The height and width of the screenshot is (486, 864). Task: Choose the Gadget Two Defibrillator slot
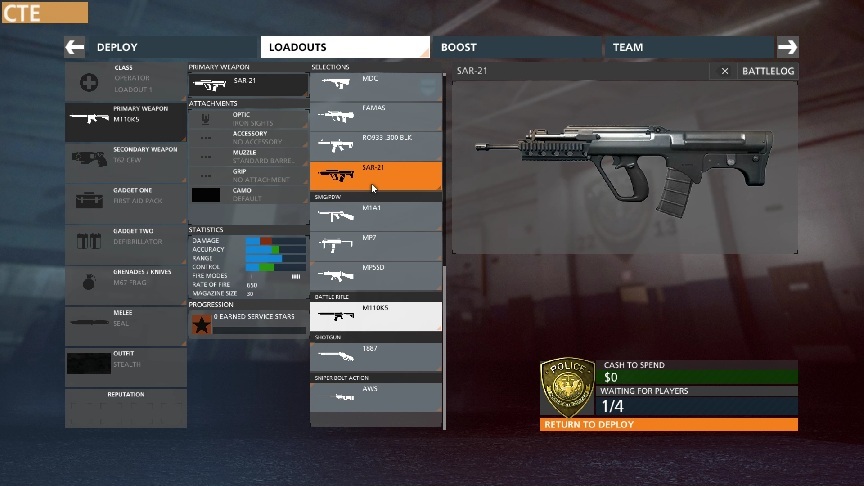(126, 240)
